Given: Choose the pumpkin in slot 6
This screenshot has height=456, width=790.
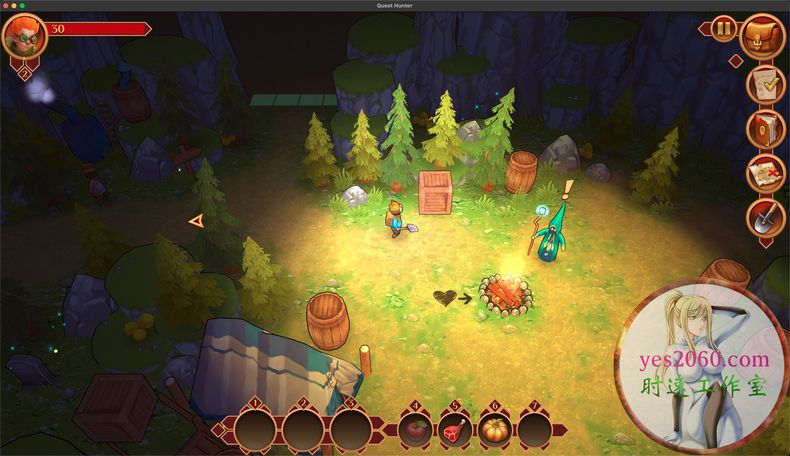Looking at the screenshot, I should point(494,431).
